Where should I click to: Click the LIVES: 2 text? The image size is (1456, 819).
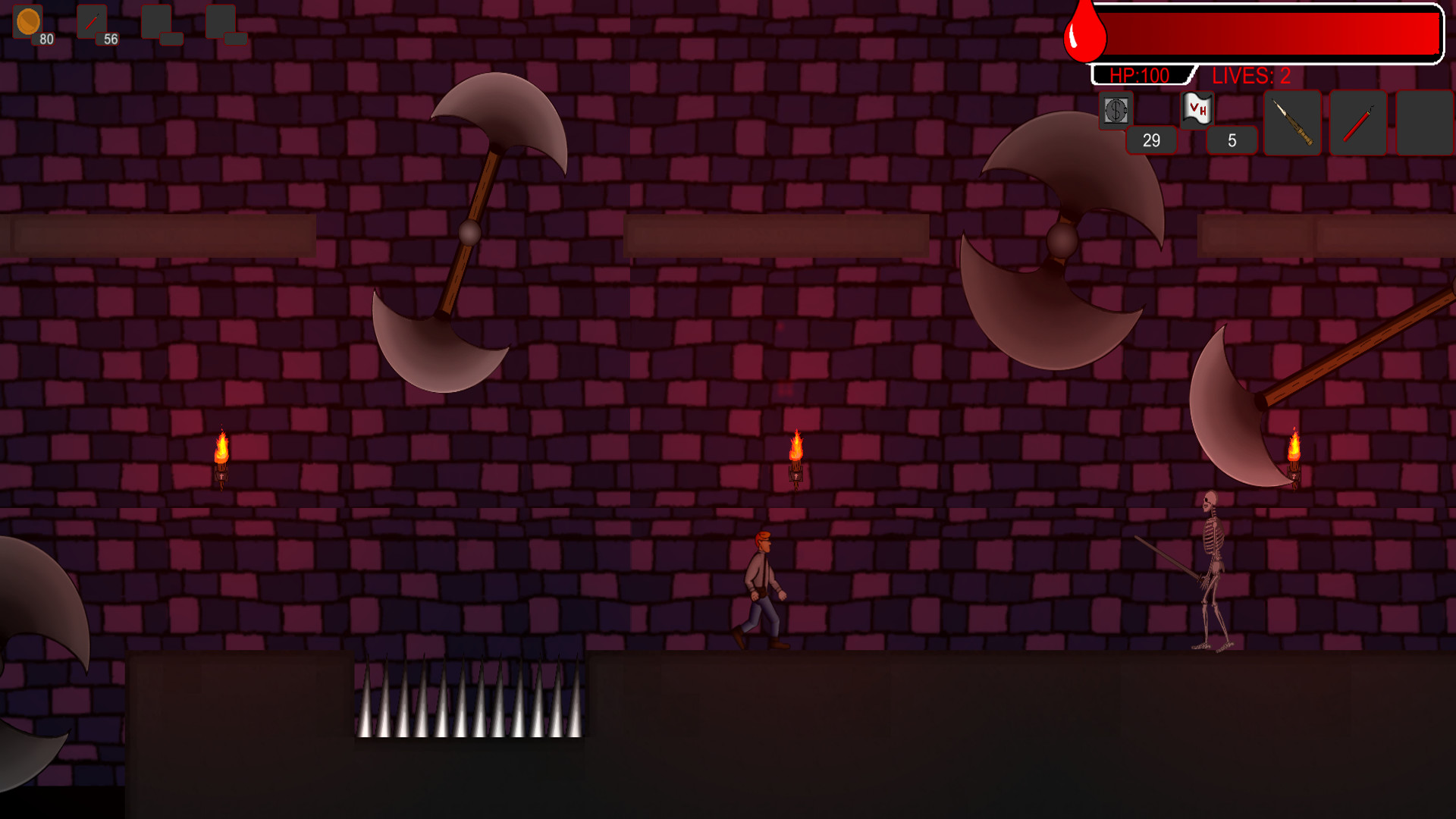tap(1251, 75)
